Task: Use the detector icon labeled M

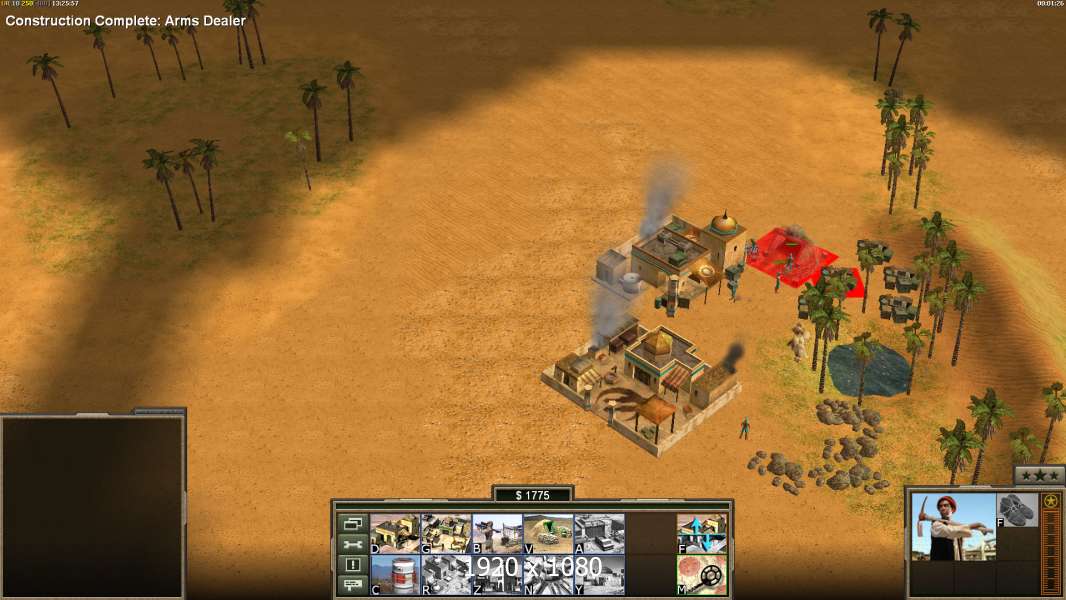Action: (702, 574)
